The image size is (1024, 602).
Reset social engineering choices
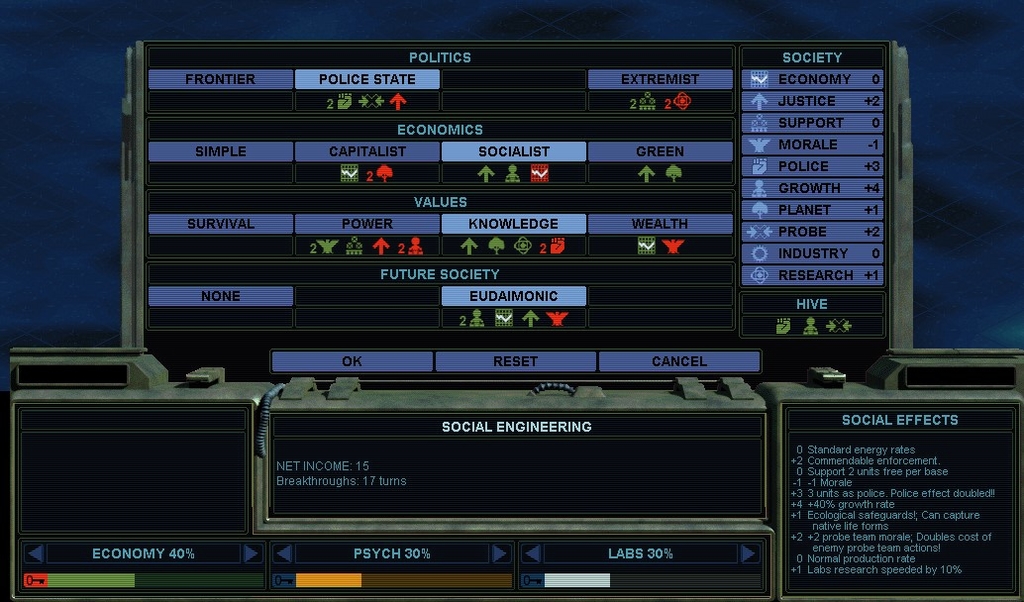click(516, 361)
